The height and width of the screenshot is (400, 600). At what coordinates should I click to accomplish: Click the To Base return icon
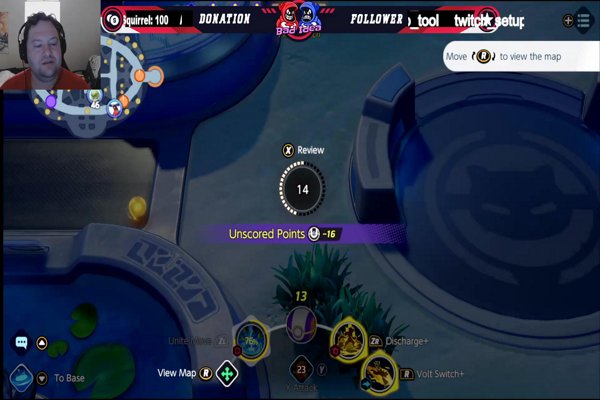tap(21, 378)
